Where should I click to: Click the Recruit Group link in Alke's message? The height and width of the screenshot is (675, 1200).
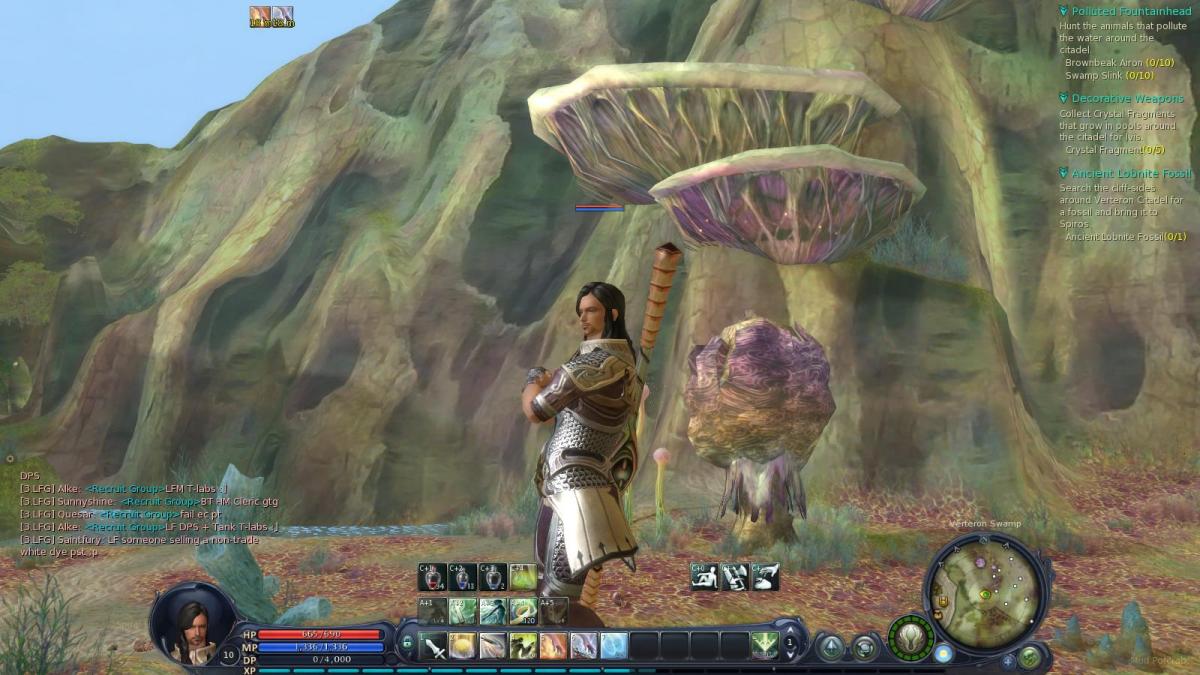pos(124,488)
